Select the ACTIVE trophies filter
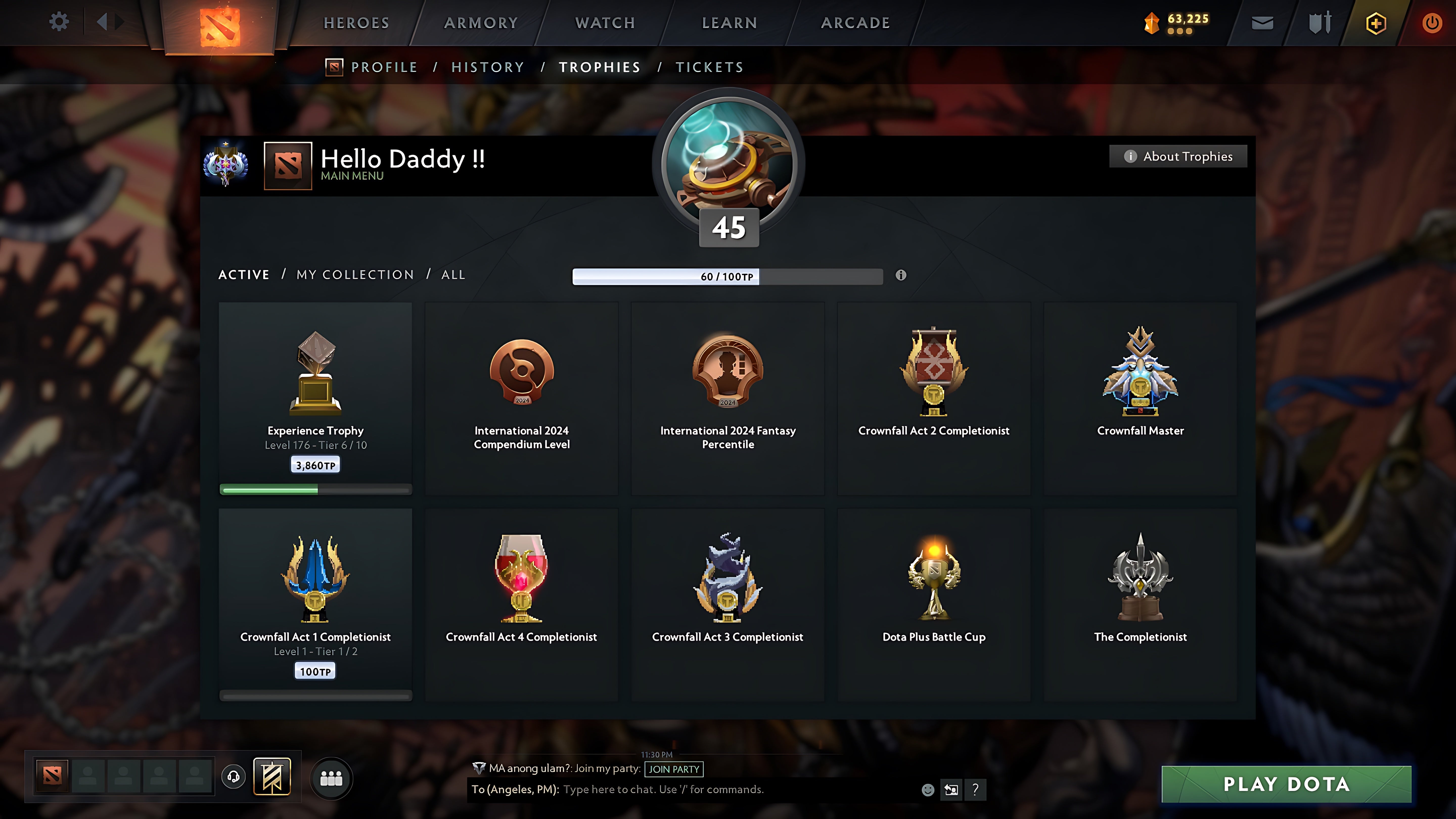This screenshot has height=819, width=1456. click(x=244, y=275)
